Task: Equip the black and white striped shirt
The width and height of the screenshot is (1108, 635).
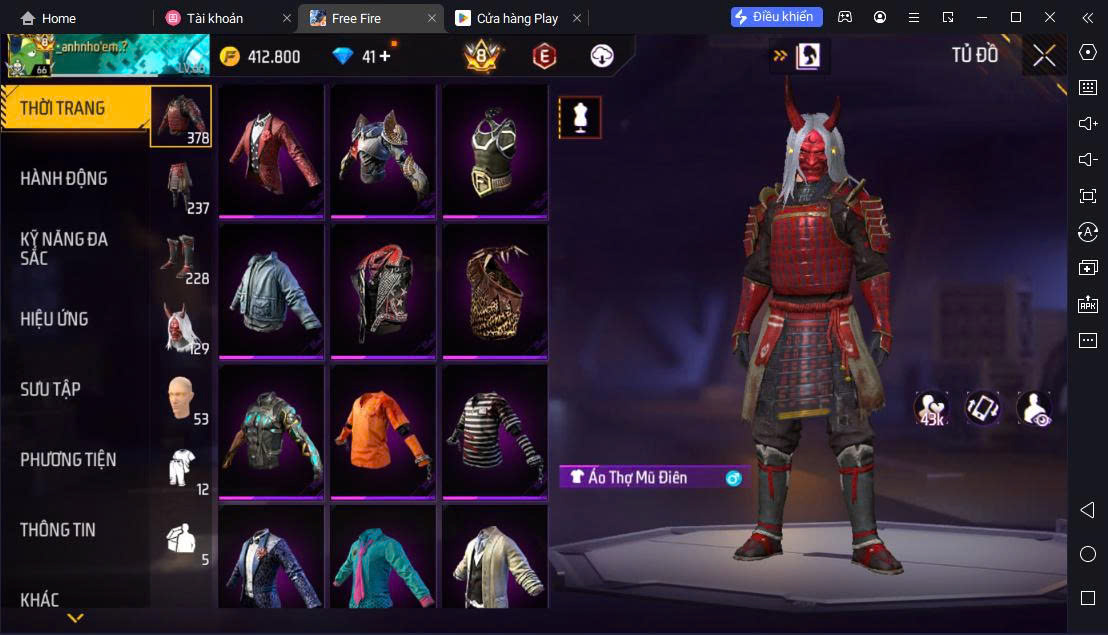Action: pyautogui.click(x=495, y=430)
